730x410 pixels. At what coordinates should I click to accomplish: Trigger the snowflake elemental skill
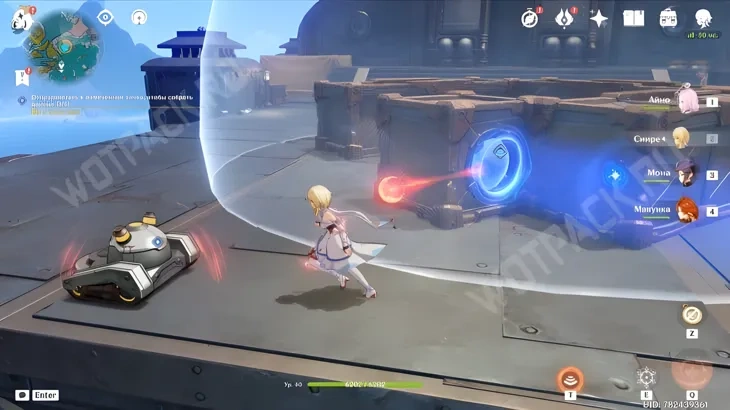pos(646,378)
